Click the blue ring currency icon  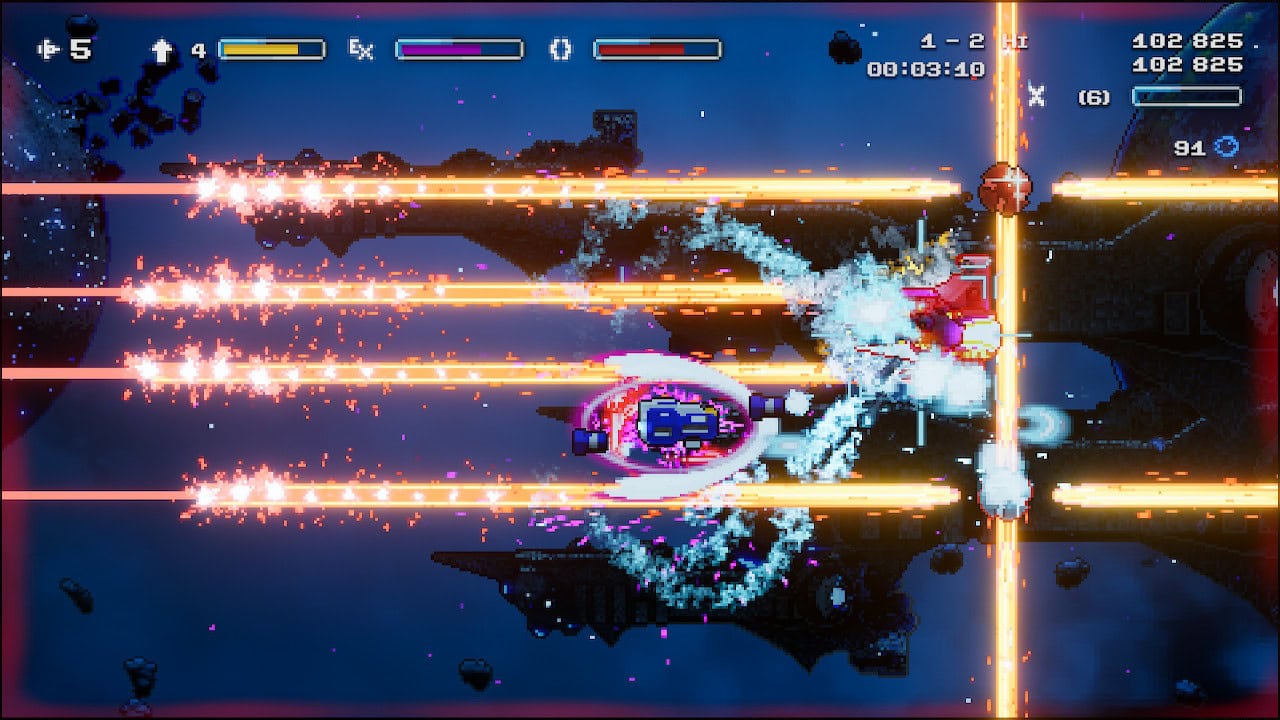click(1226, 147)
